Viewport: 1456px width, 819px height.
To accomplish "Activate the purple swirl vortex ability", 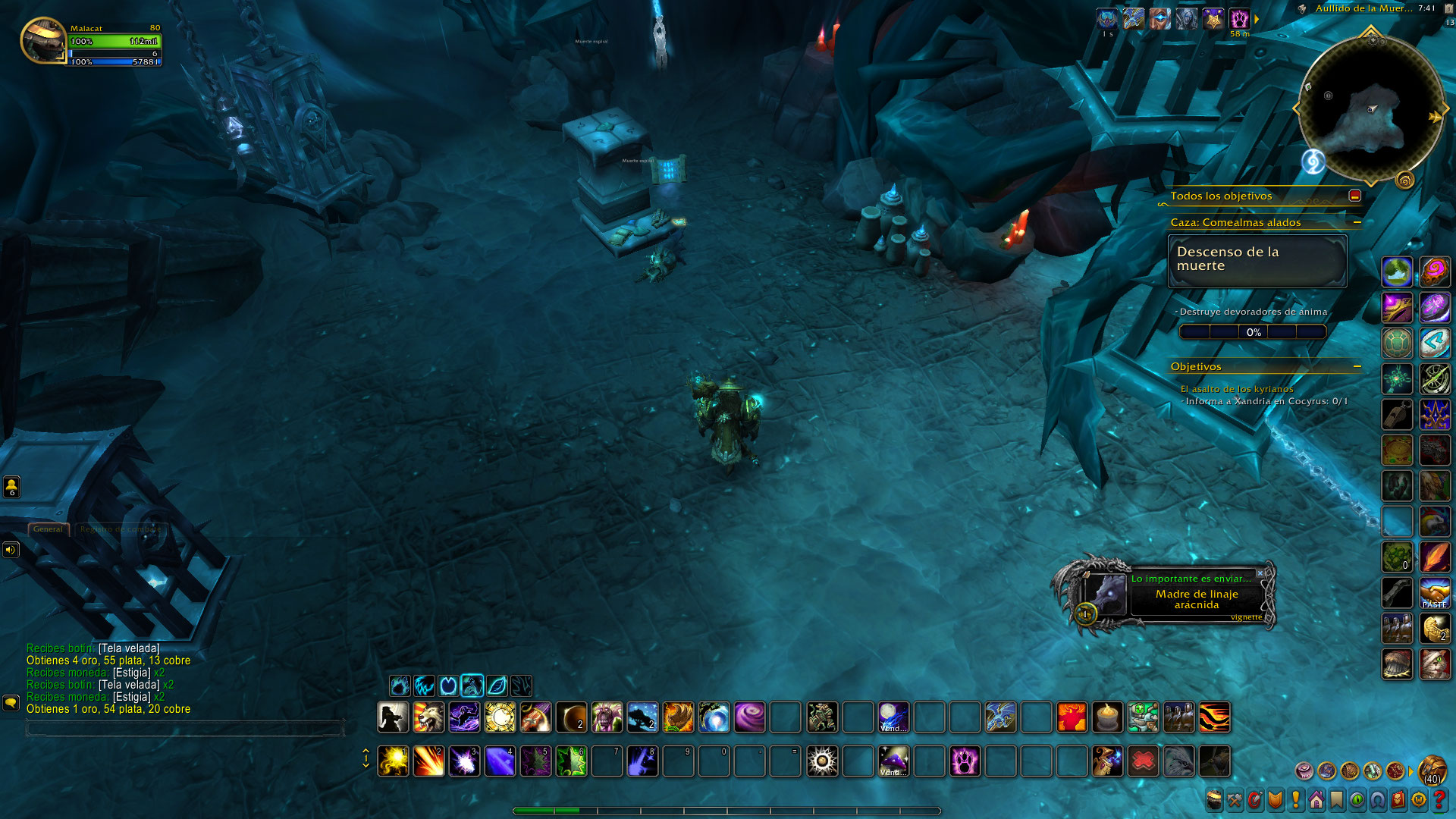I will pos(749,717).
